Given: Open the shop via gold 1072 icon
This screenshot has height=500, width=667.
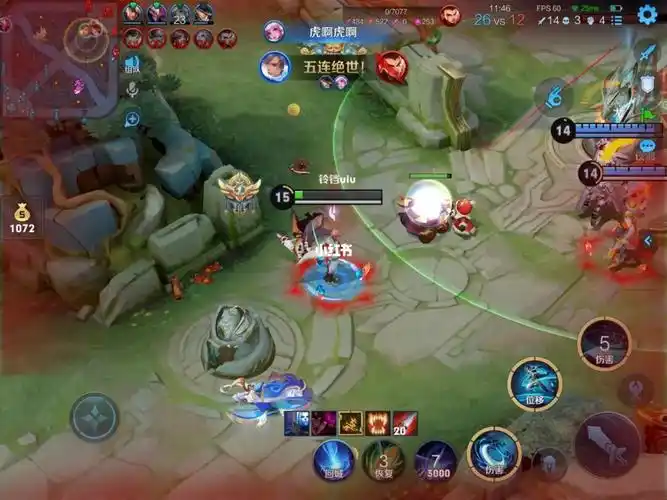Looking at the screenshot, I should pos(22,217).
